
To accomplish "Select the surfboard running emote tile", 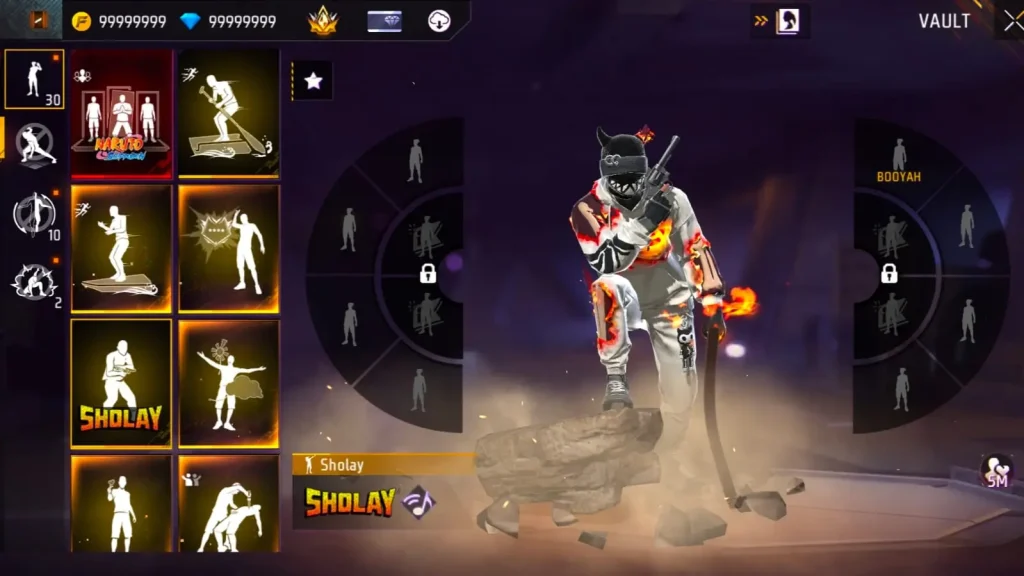I will pyautogui.click(x=121, y=248).
